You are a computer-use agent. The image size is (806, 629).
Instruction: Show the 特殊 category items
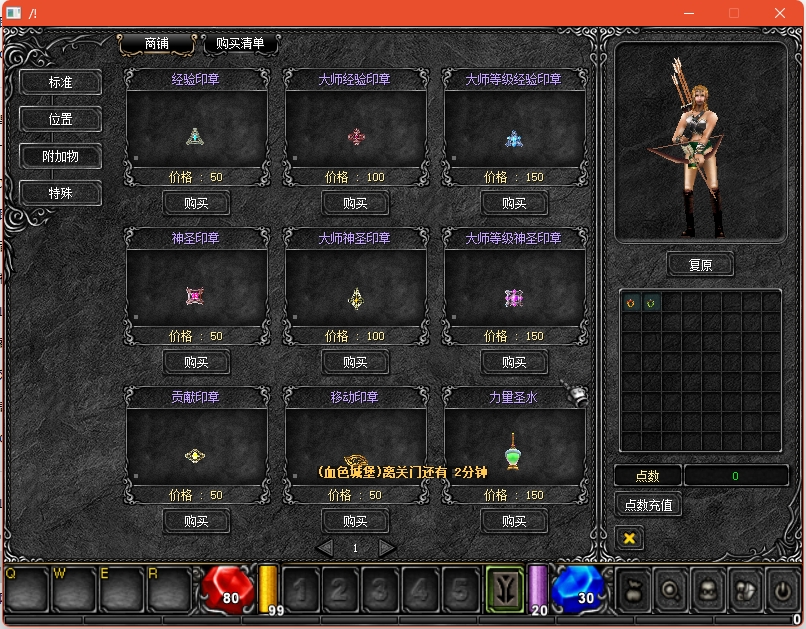click(61, 192)
